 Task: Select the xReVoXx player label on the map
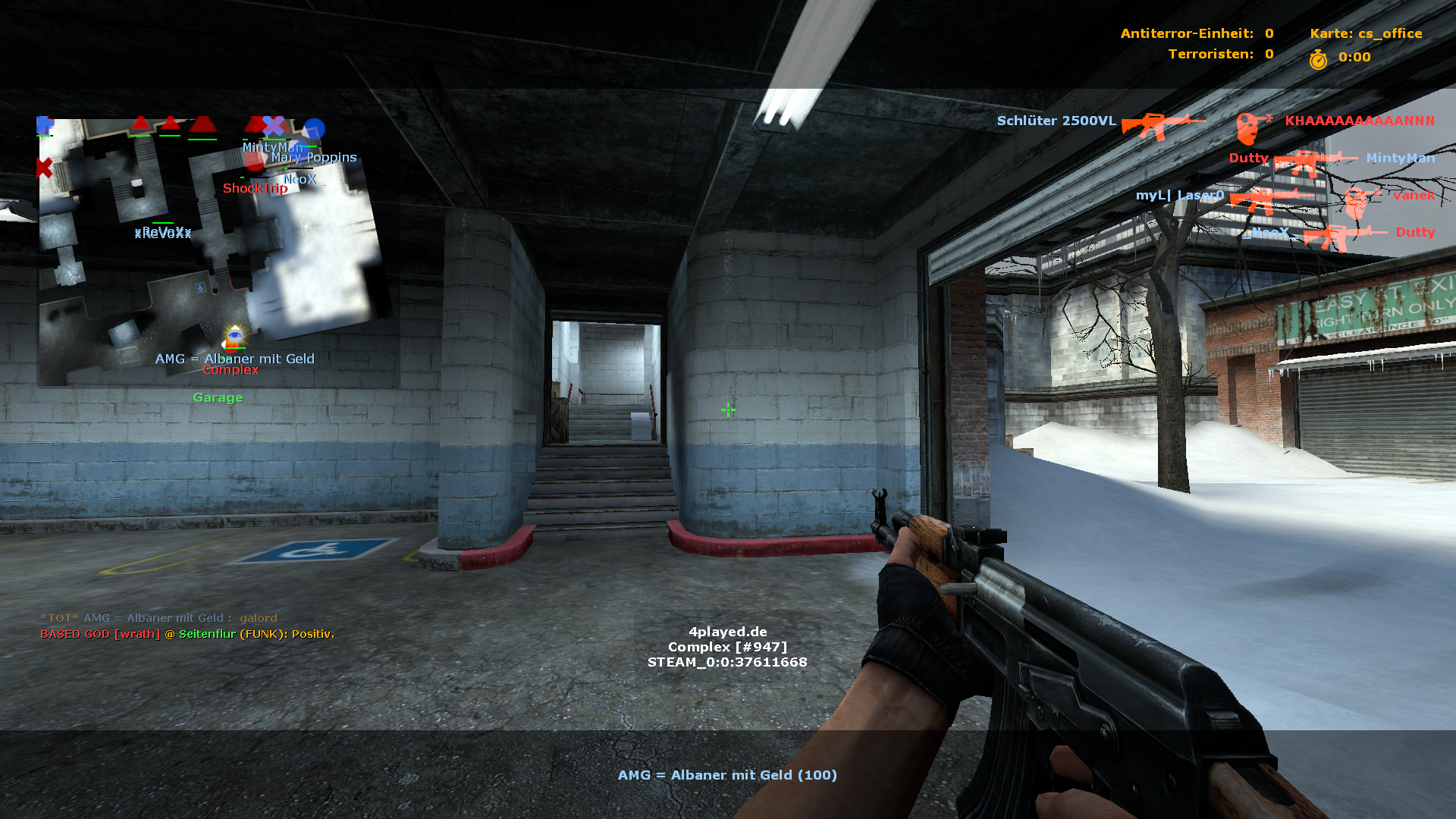[x=163, y=233]
